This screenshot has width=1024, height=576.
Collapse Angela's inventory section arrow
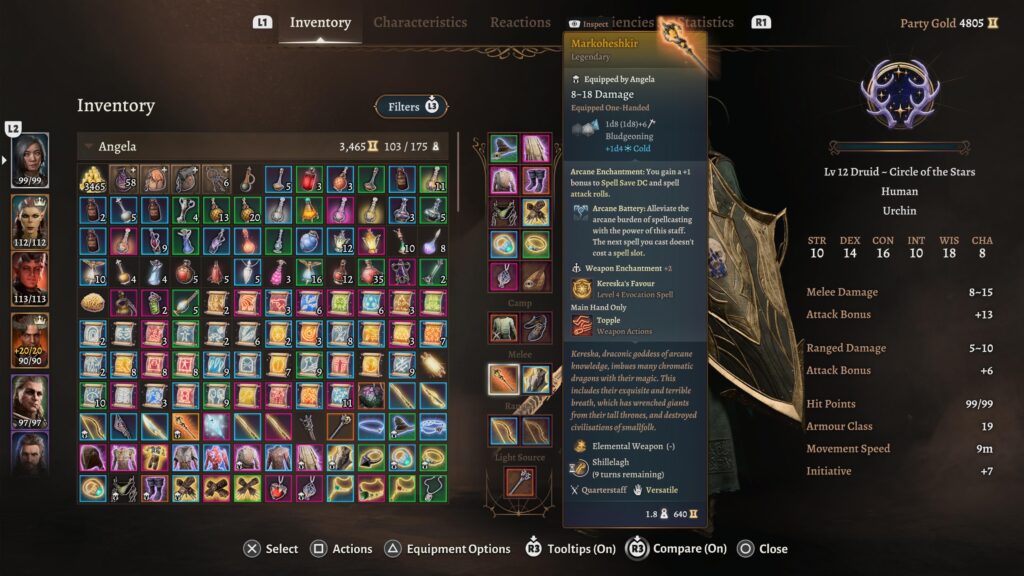click(x=88, y=147)
